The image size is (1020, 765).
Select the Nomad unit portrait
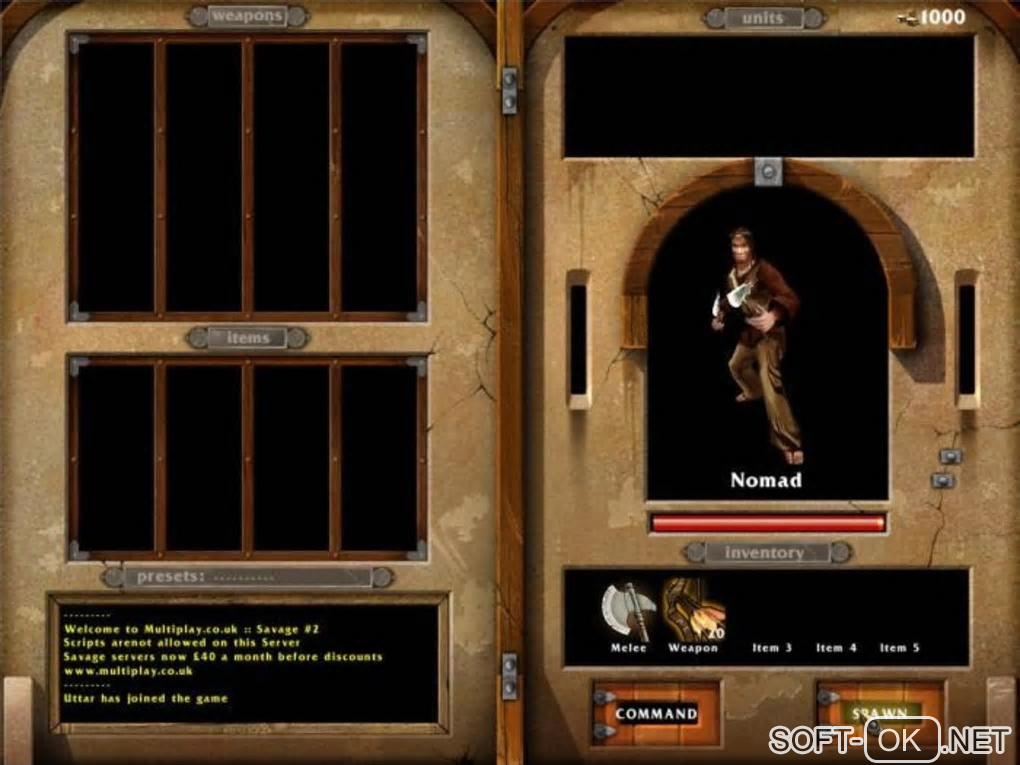[767, 350]
